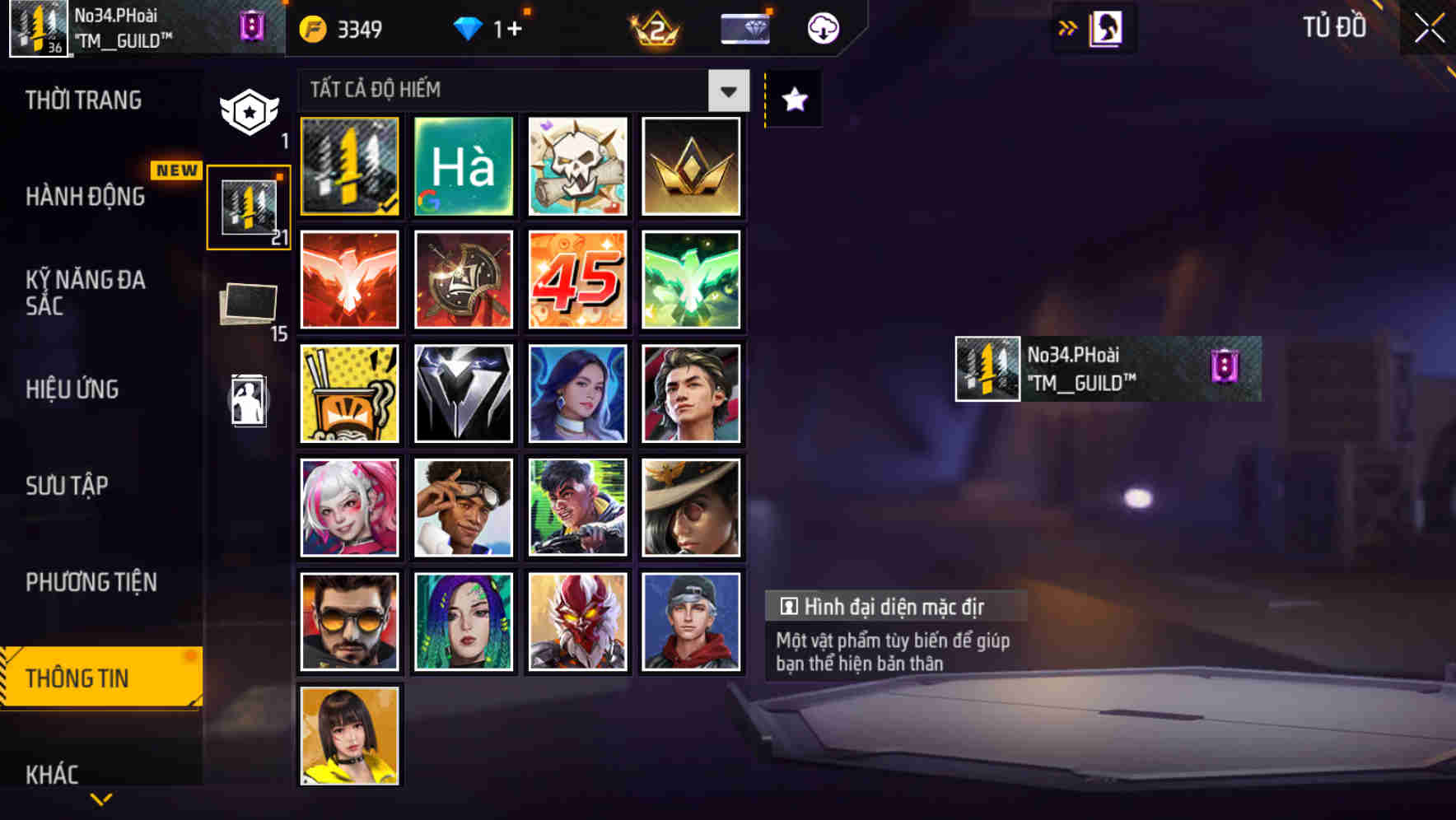Viewport: 1456px width, 820px height.
Task: Select the skull graffiti avatar thumbnail
Action: [x=577, y=166]
